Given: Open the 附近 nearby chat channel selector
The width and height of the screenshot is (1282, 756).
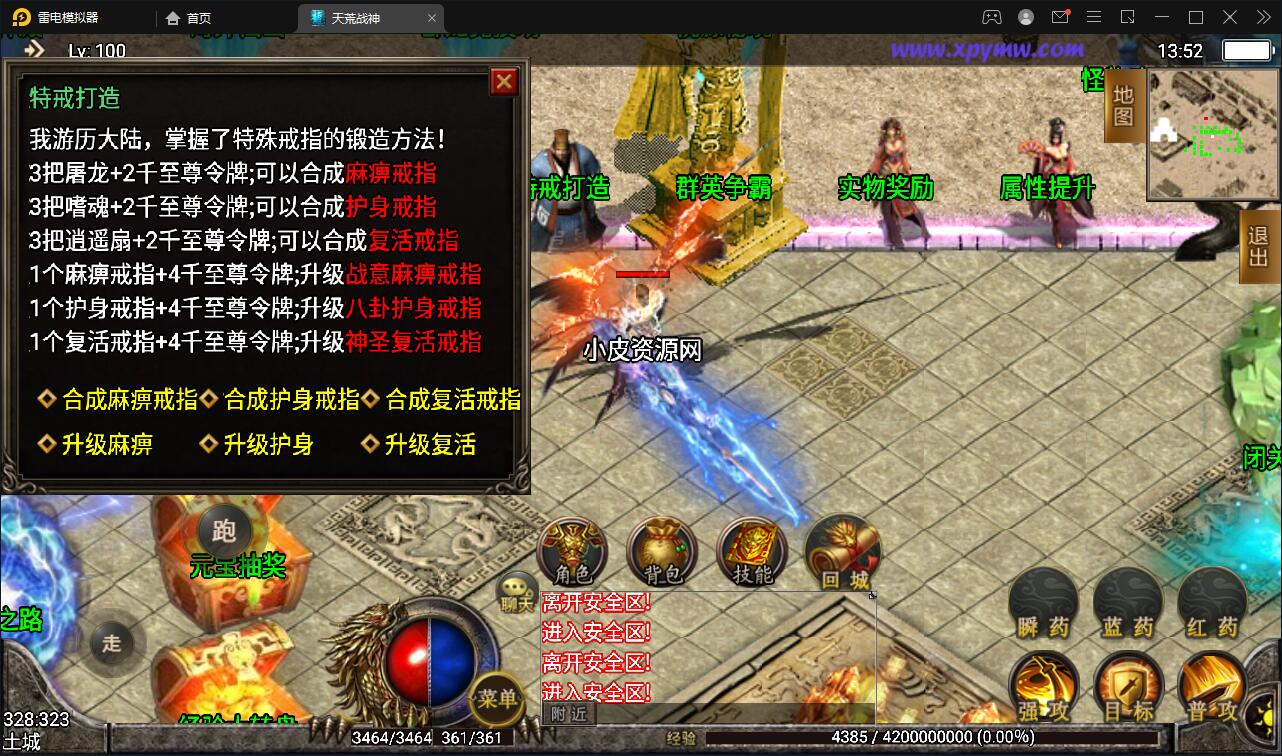Looking at the screenshot, I should 567,715.
